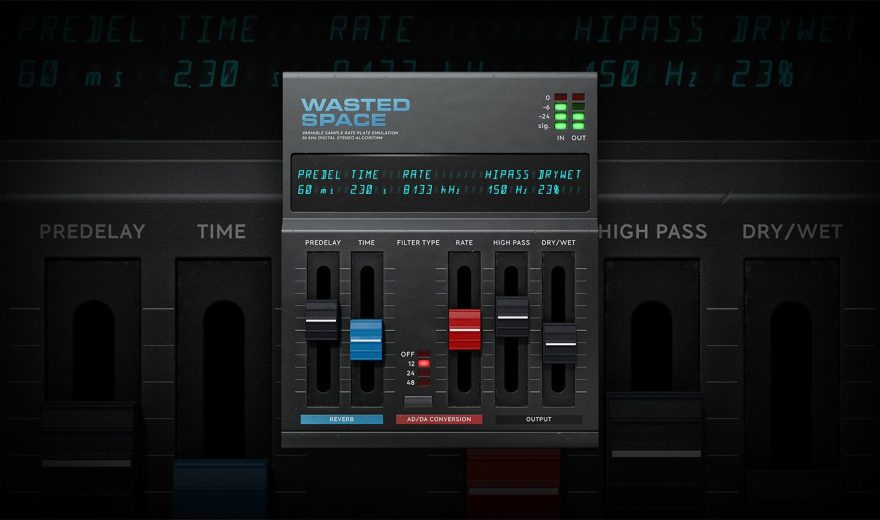880x520 pixels.
Task: Set the filter type to OFF
Action: 424,354
